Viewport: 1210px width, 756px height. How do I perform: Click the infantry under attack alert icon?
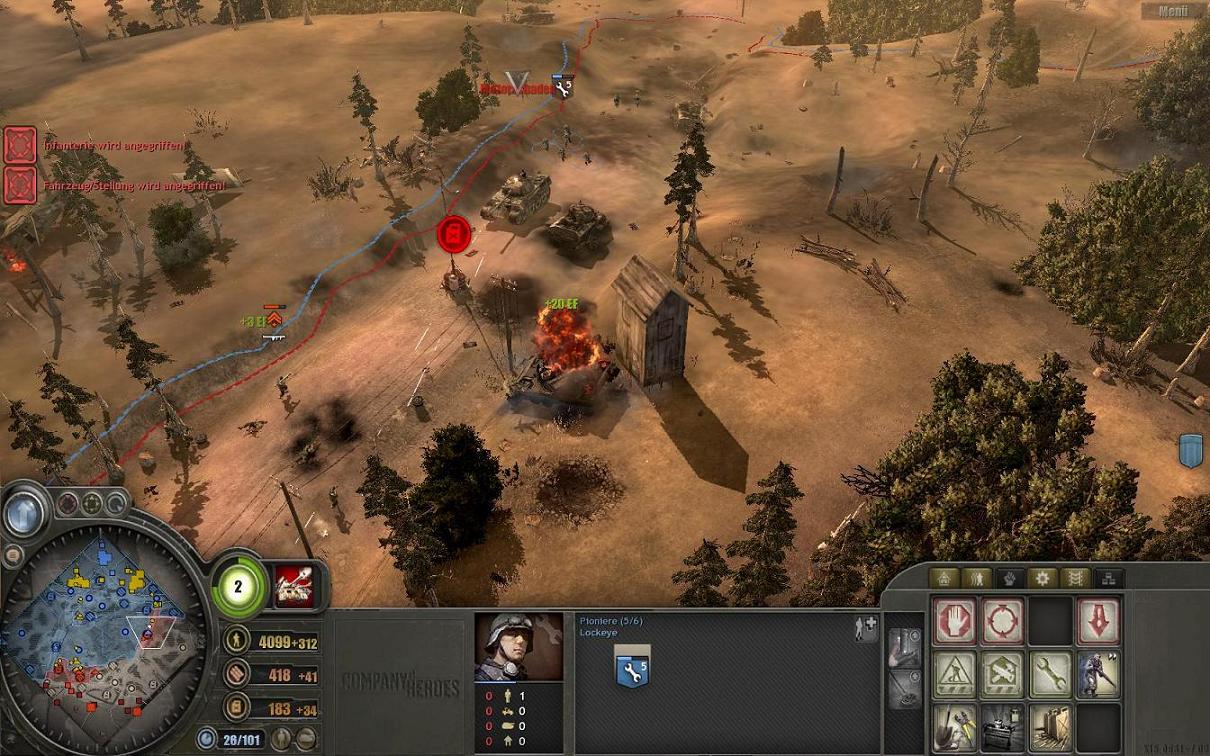tap(20, 145)
